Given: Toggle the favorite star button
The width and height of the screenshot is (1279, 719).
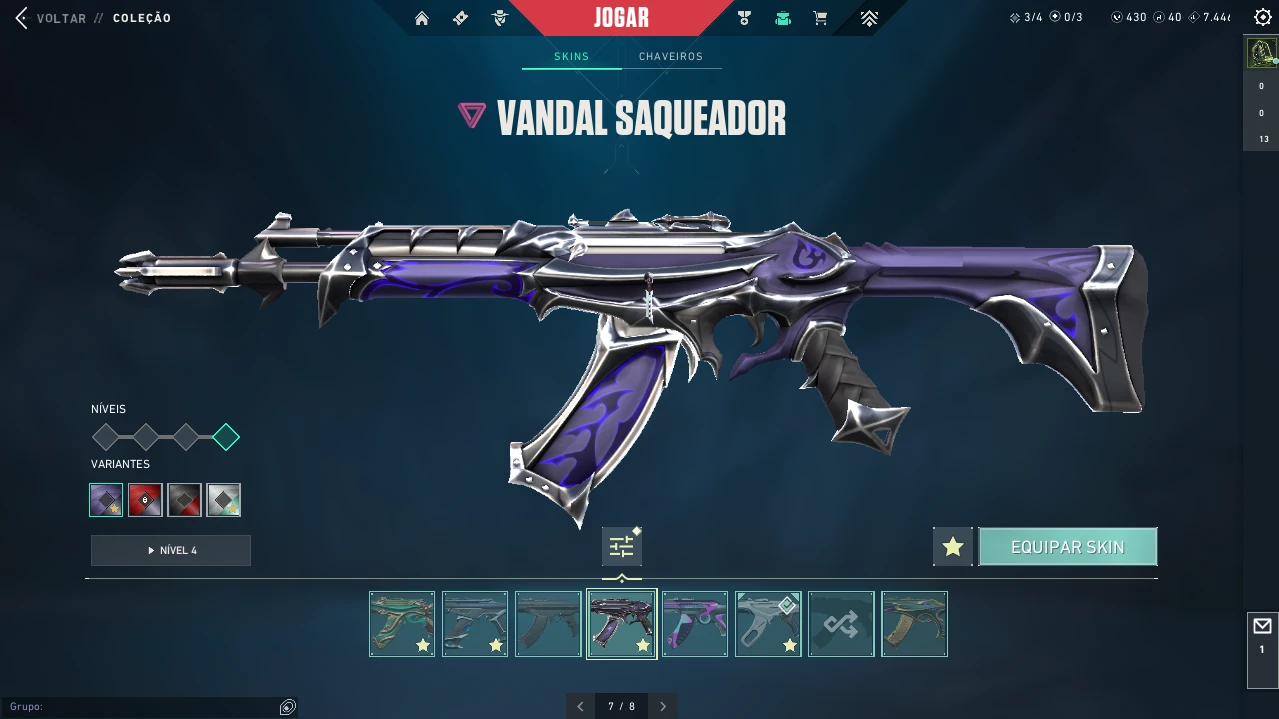Looking at the screenshot, I should [952, 547].
